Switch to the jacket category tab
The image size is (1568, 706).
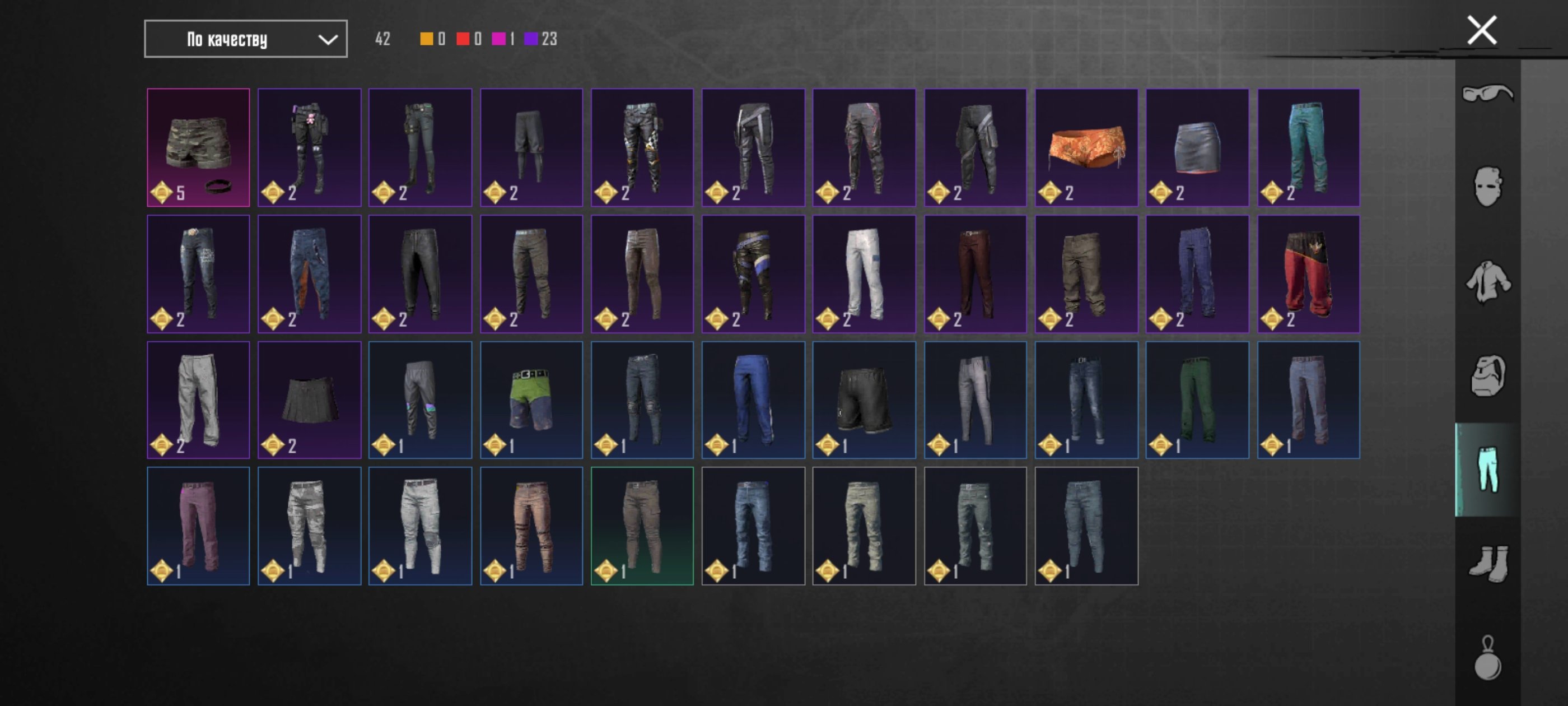(x=1487, y=281)
